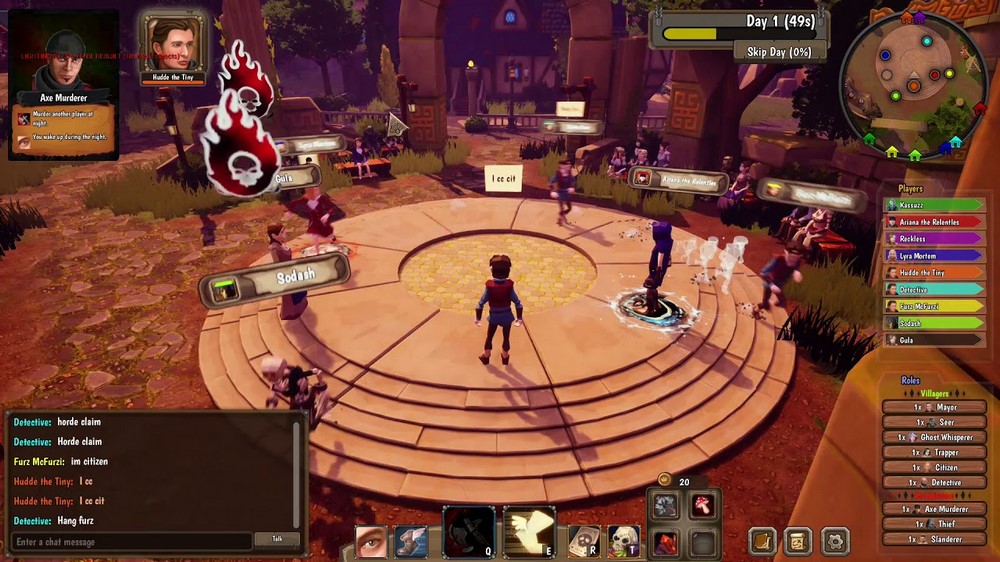This screenshot has height=562, width=1000.
Task: Select Ariana the Relentles player row
Action: tap(932, 222)
